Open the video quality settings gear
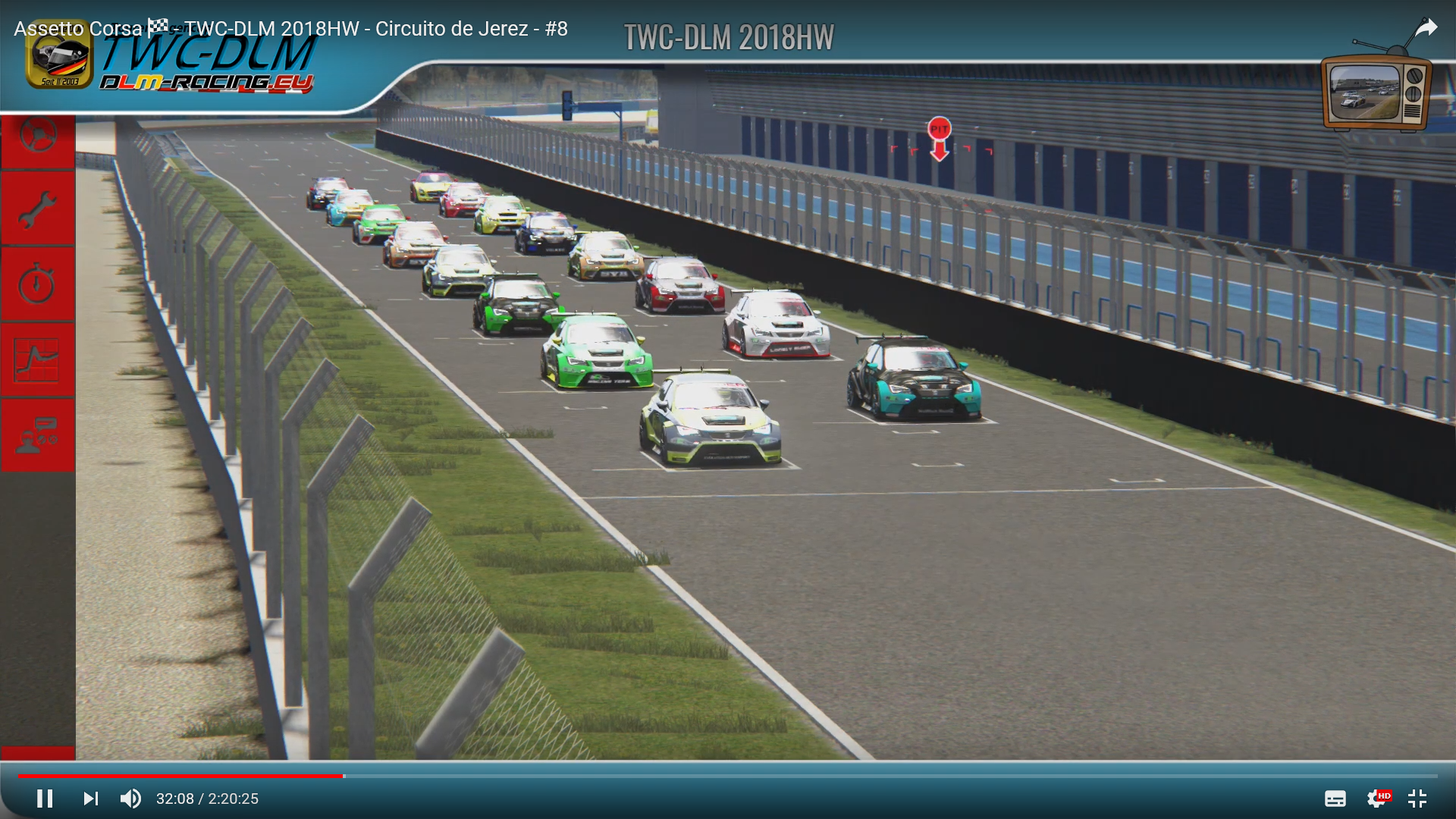This screenshot has height=819, width=1456. click(1377, 799)
